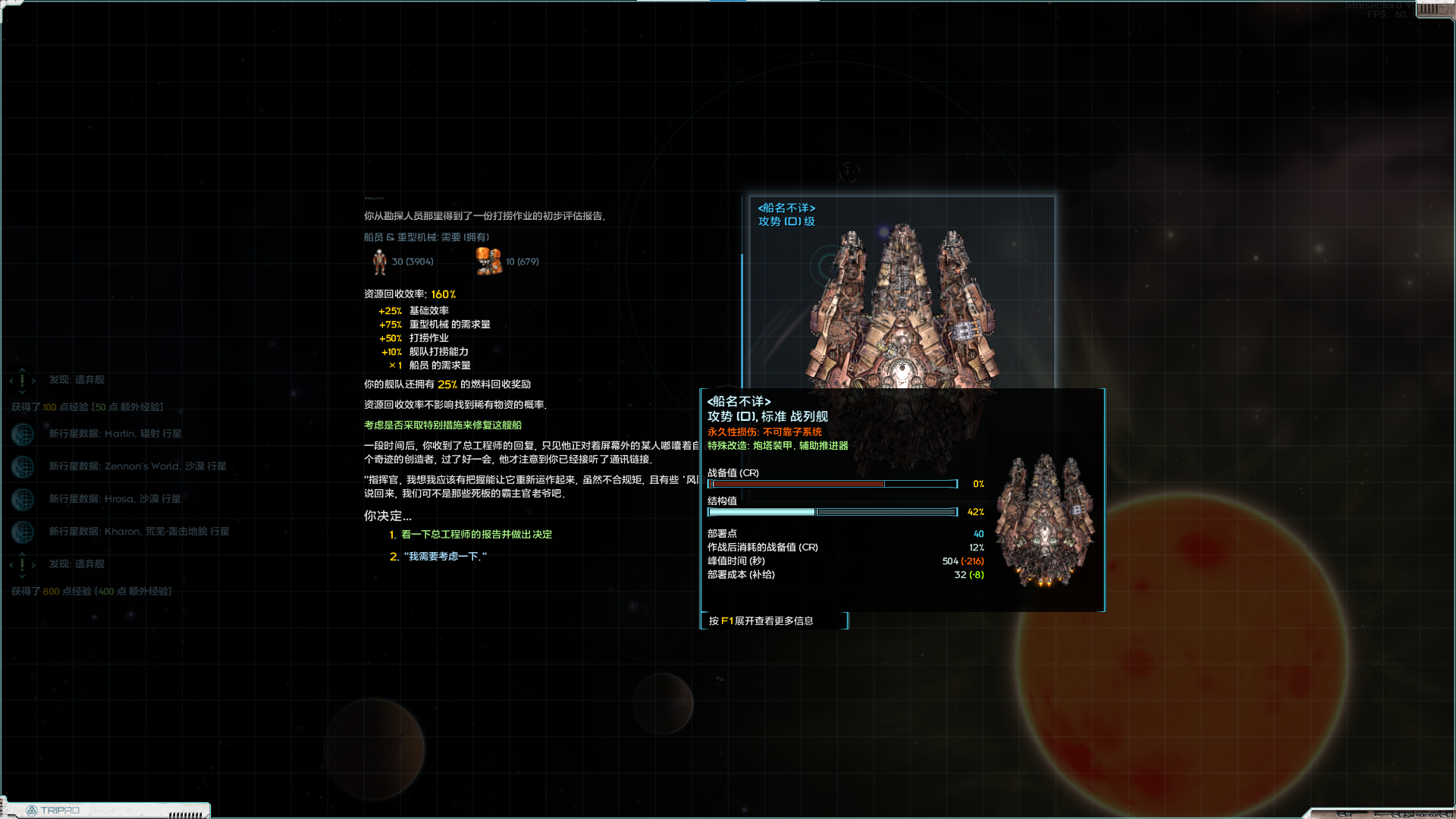Click the derelict battleship image in salvage panel

[x=902, y=303]
